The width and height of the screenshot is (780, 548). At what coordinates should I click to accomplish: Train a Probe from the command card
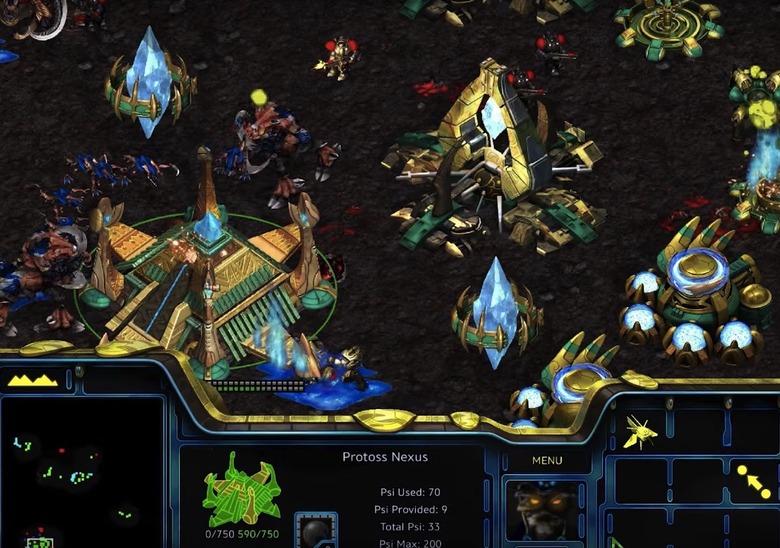(x=640, y=431)
